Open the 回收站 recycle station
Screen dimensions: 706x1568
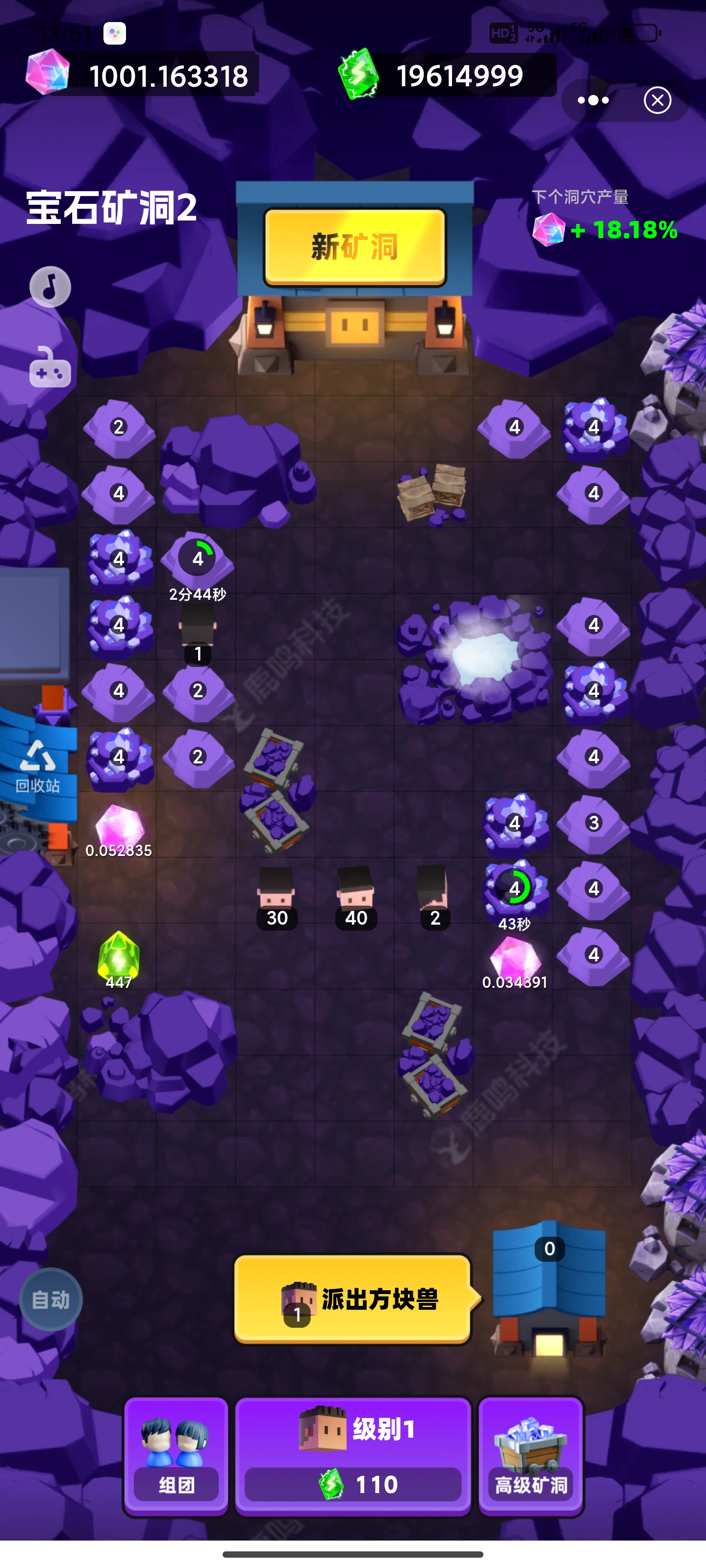(x=38, y=766)
